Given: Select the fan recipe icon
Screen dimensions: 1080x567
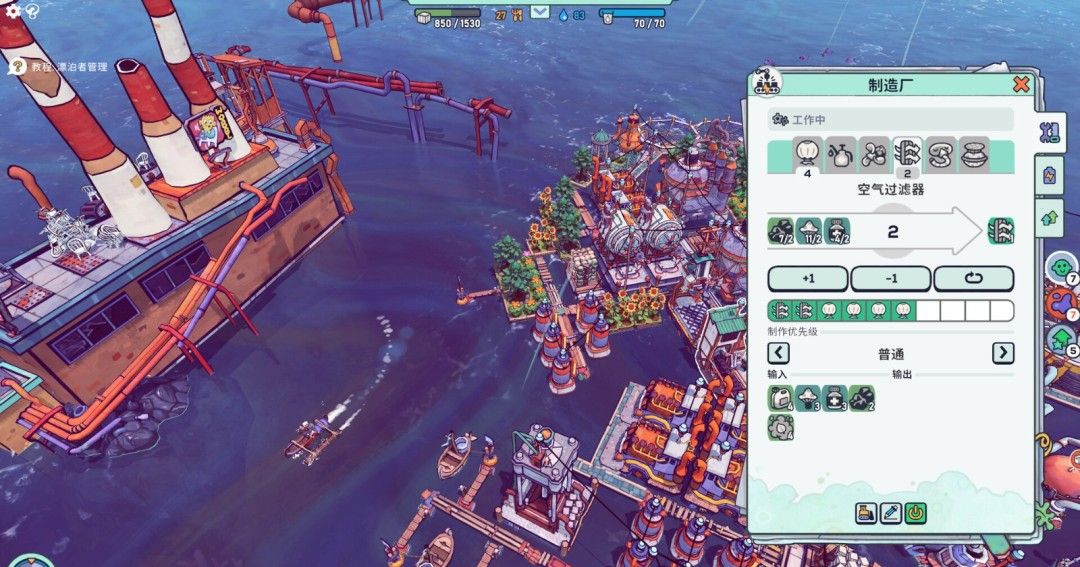Looking at the screenshot, I should pyautogui.click(x=874, y=154).
